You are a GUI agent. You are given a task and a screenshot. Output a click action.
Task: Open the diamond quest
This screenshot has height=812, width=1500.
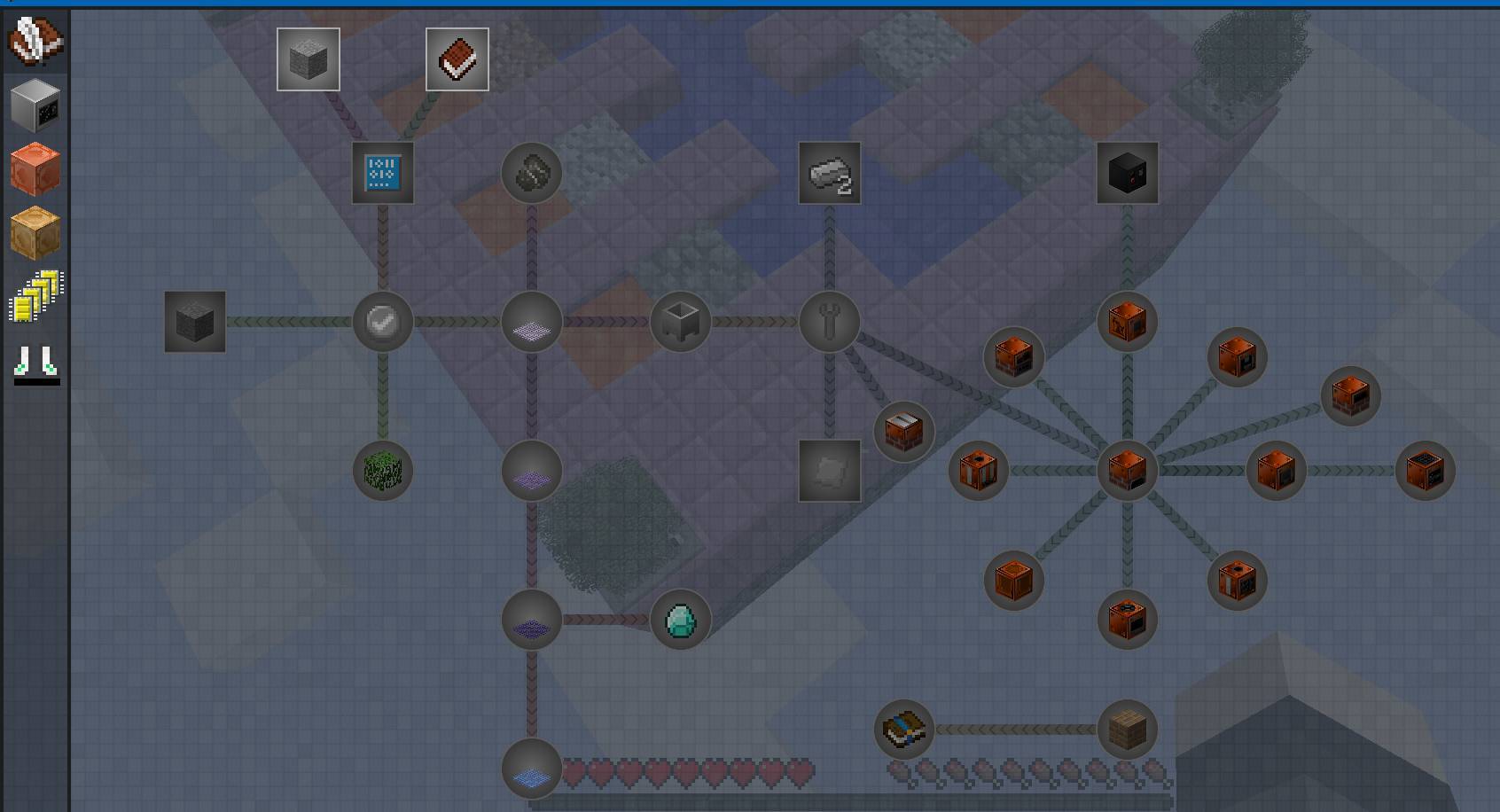tap(681, 620)
